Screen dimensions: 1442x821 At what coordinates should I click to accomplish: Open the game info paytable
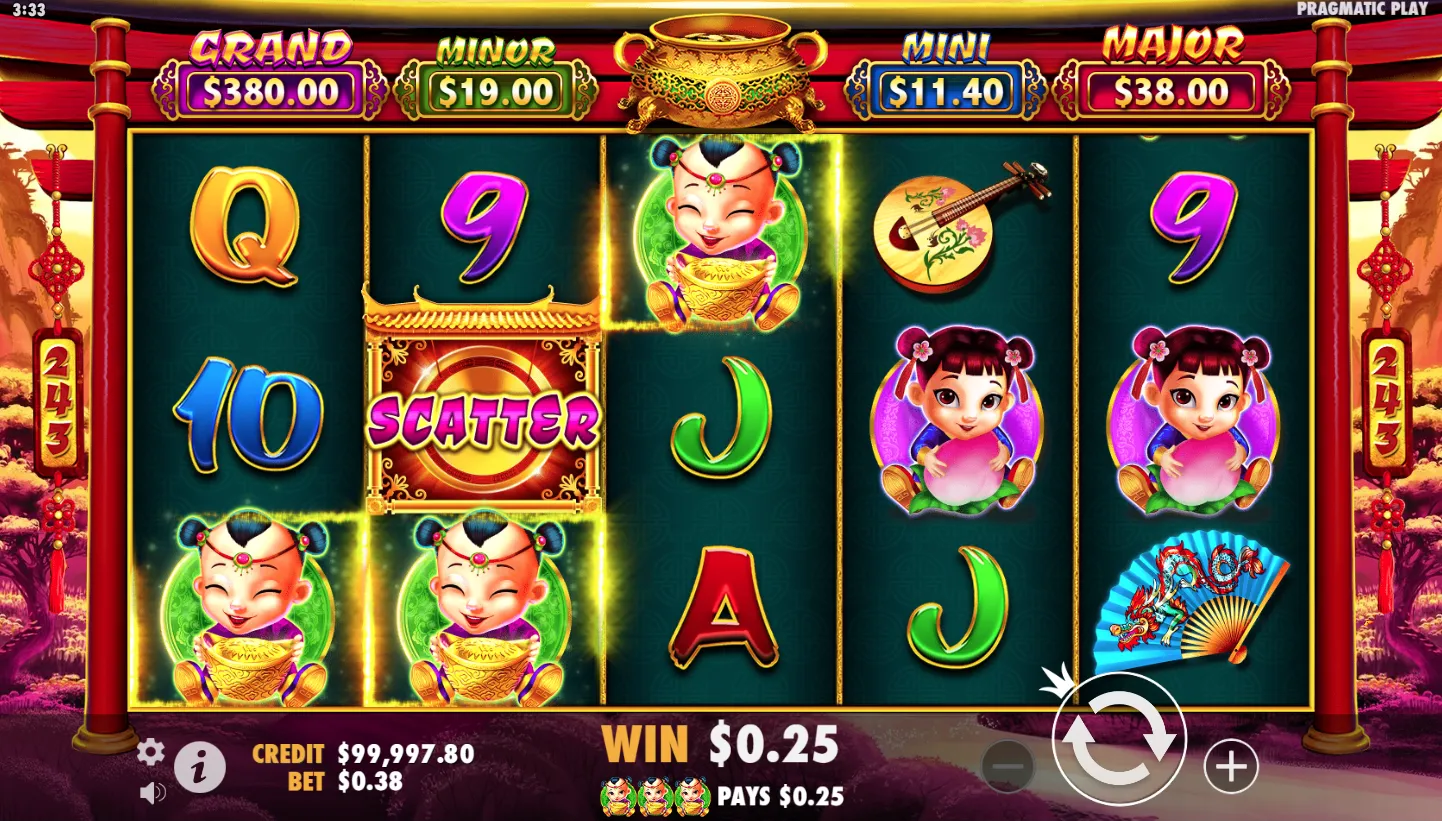point(200,768)
